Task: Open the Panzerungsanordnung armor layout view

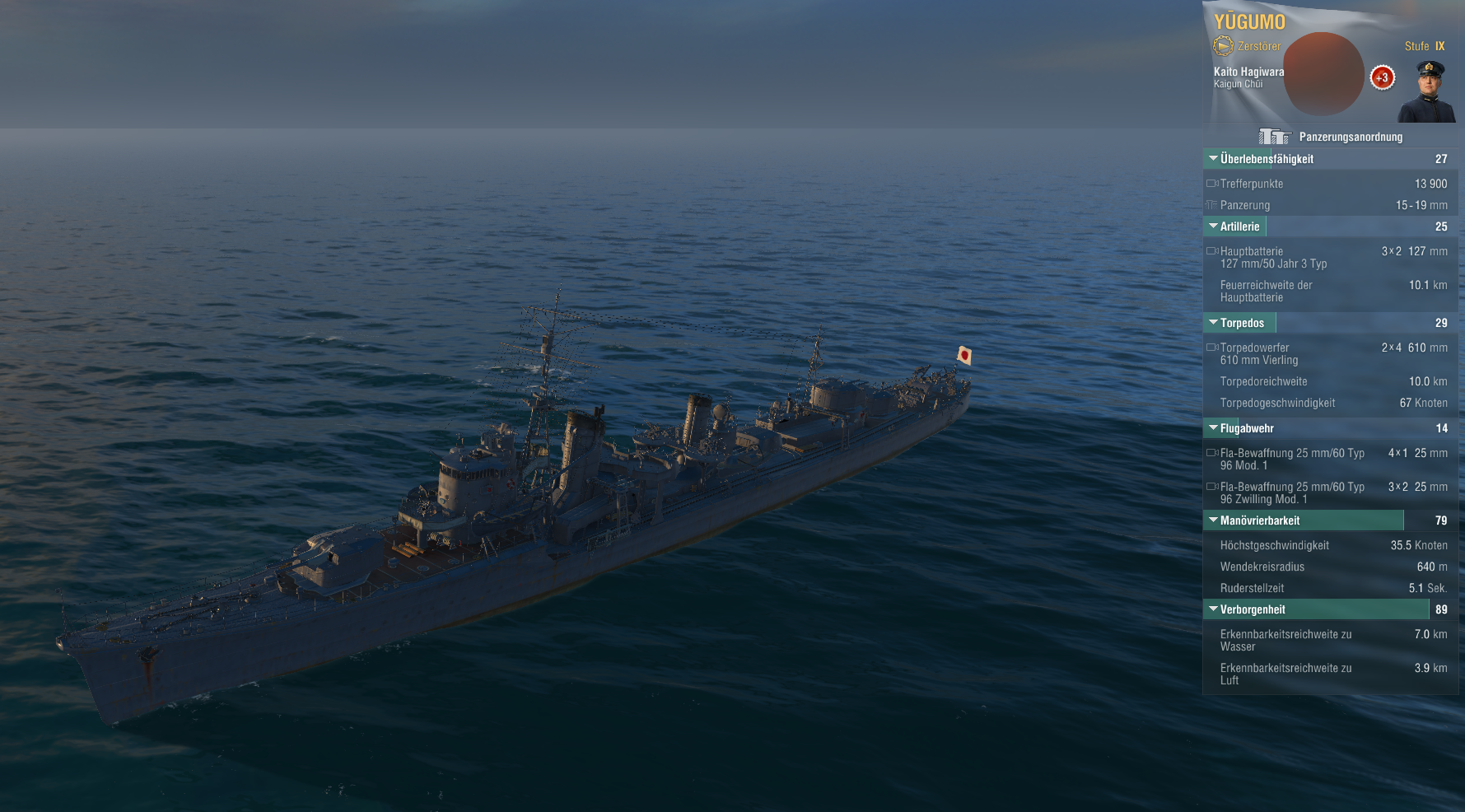Action: (1331, 137)
